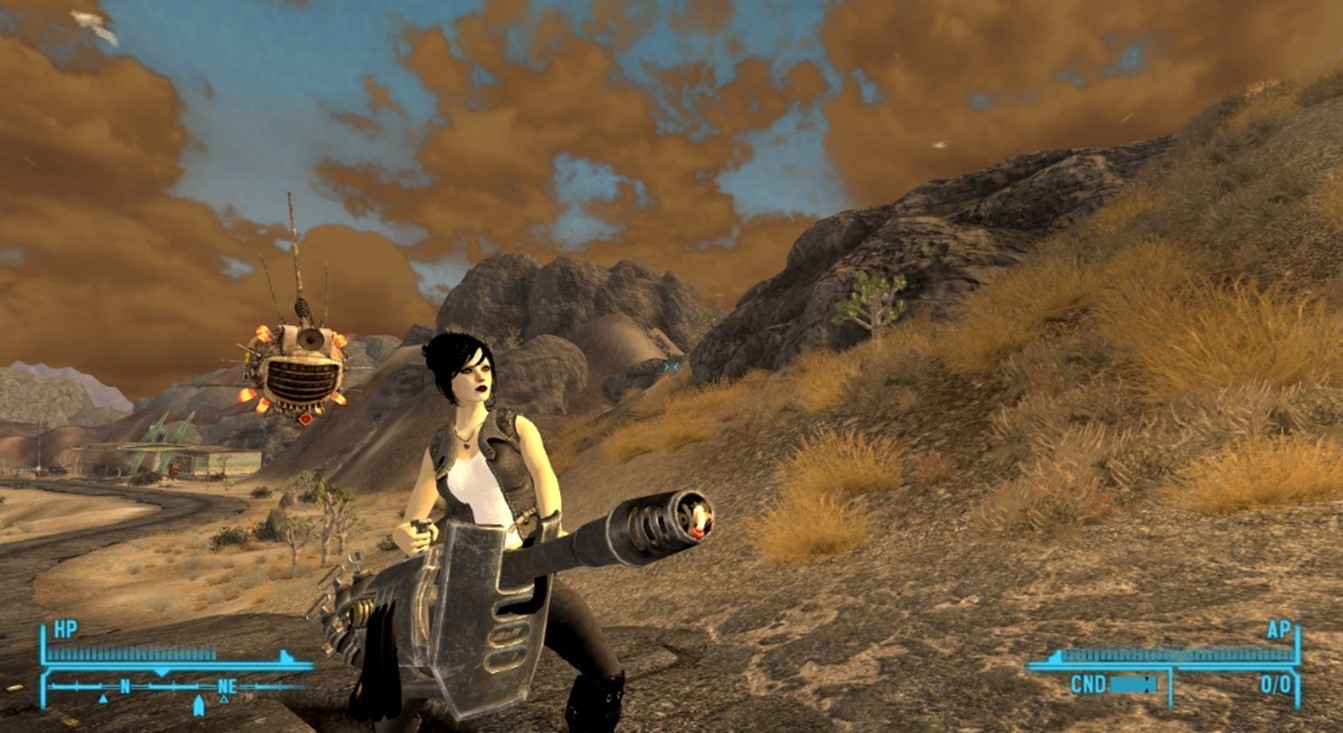
Task: Toggle the small friendly triangle marker on compass
Action: coord(103,698)
